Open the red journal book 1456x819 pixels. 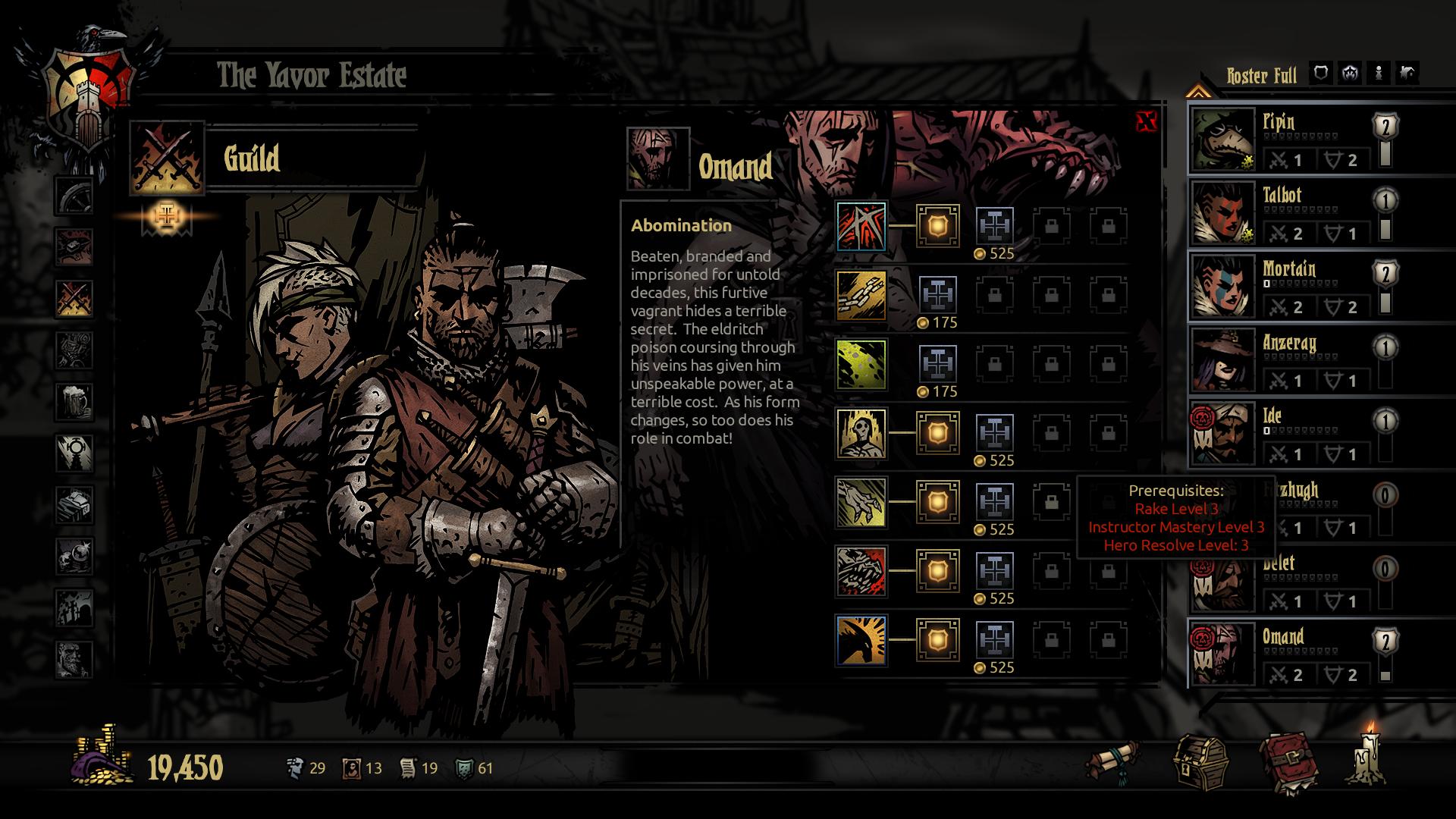(x=1287, y=761)
